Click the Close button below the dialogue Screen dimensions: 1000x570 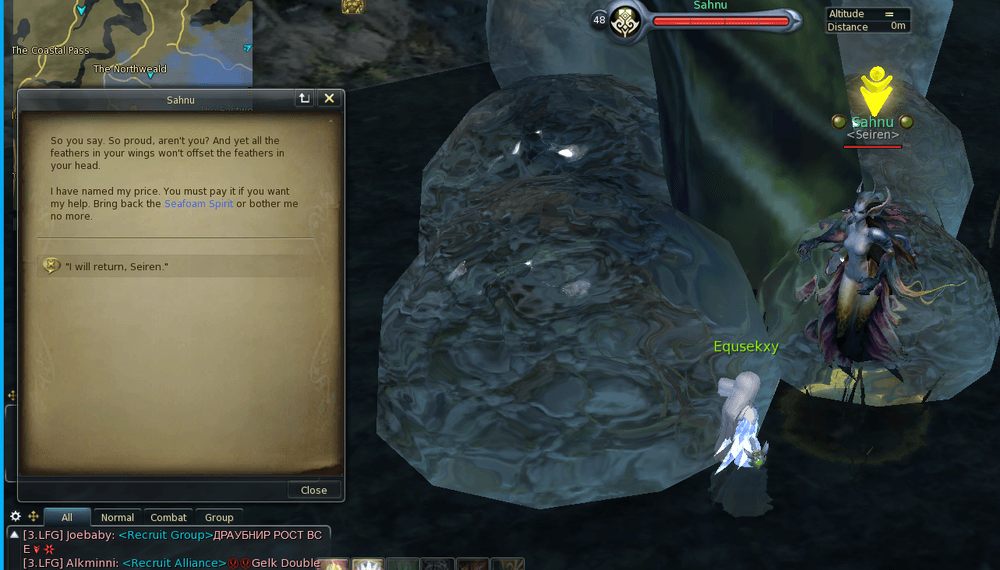pyautogui.click(x=313, y=490)
